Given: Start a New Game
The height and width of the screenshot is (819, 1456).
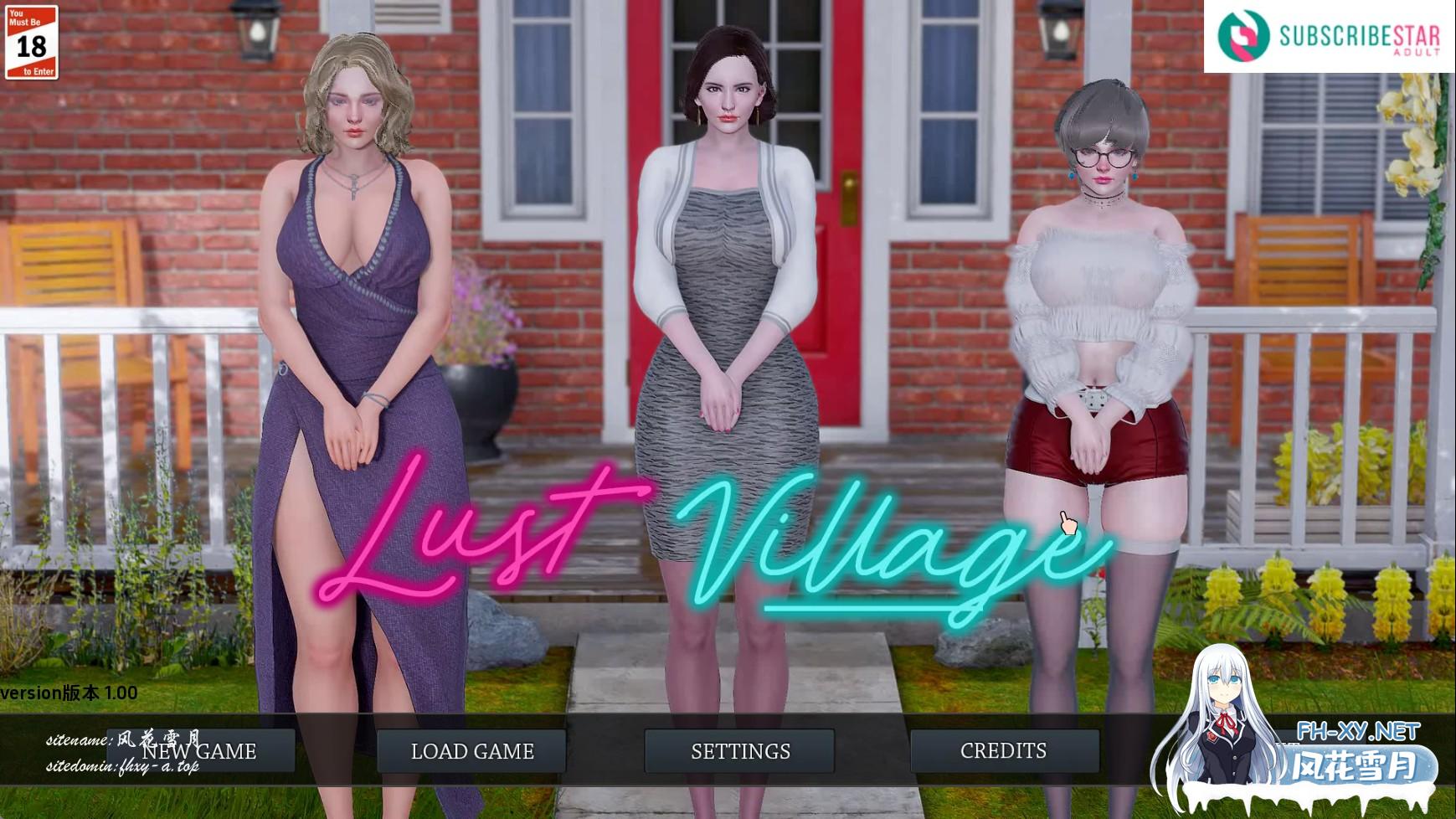Looking at the screenshot, I should click(201, 751).
